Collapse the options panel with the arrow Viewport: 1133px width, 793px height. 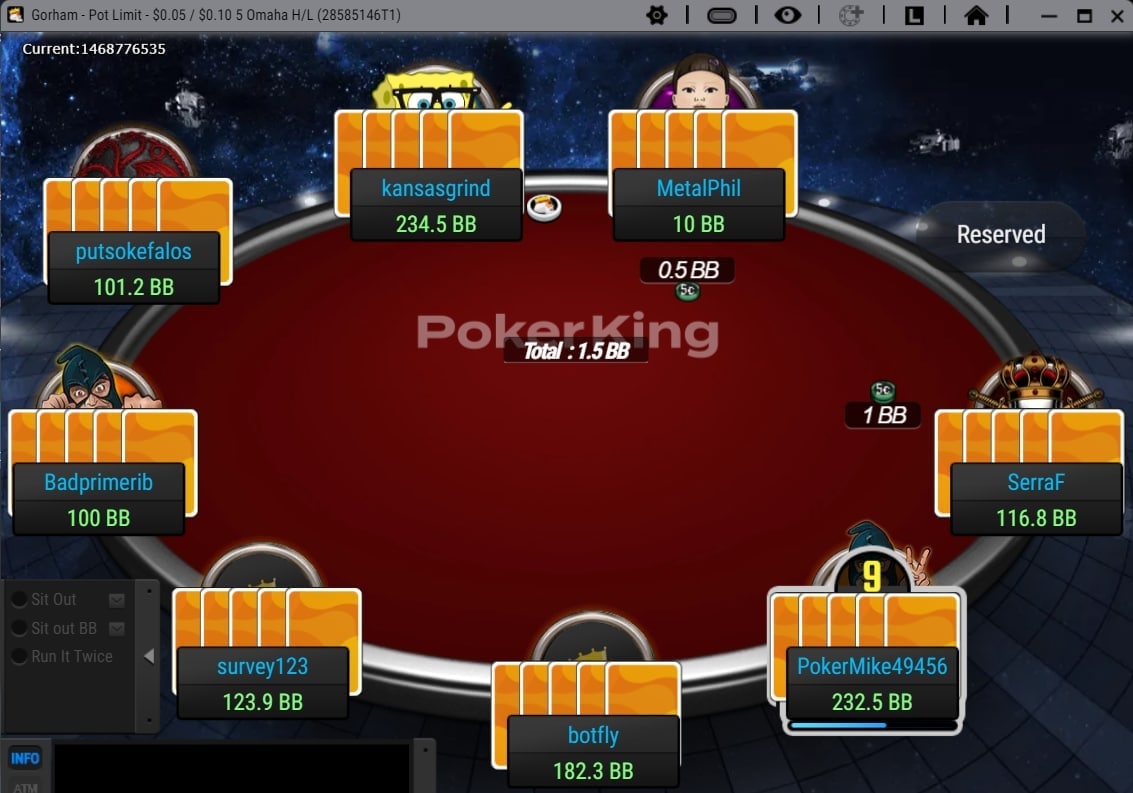tap(148, 656)
